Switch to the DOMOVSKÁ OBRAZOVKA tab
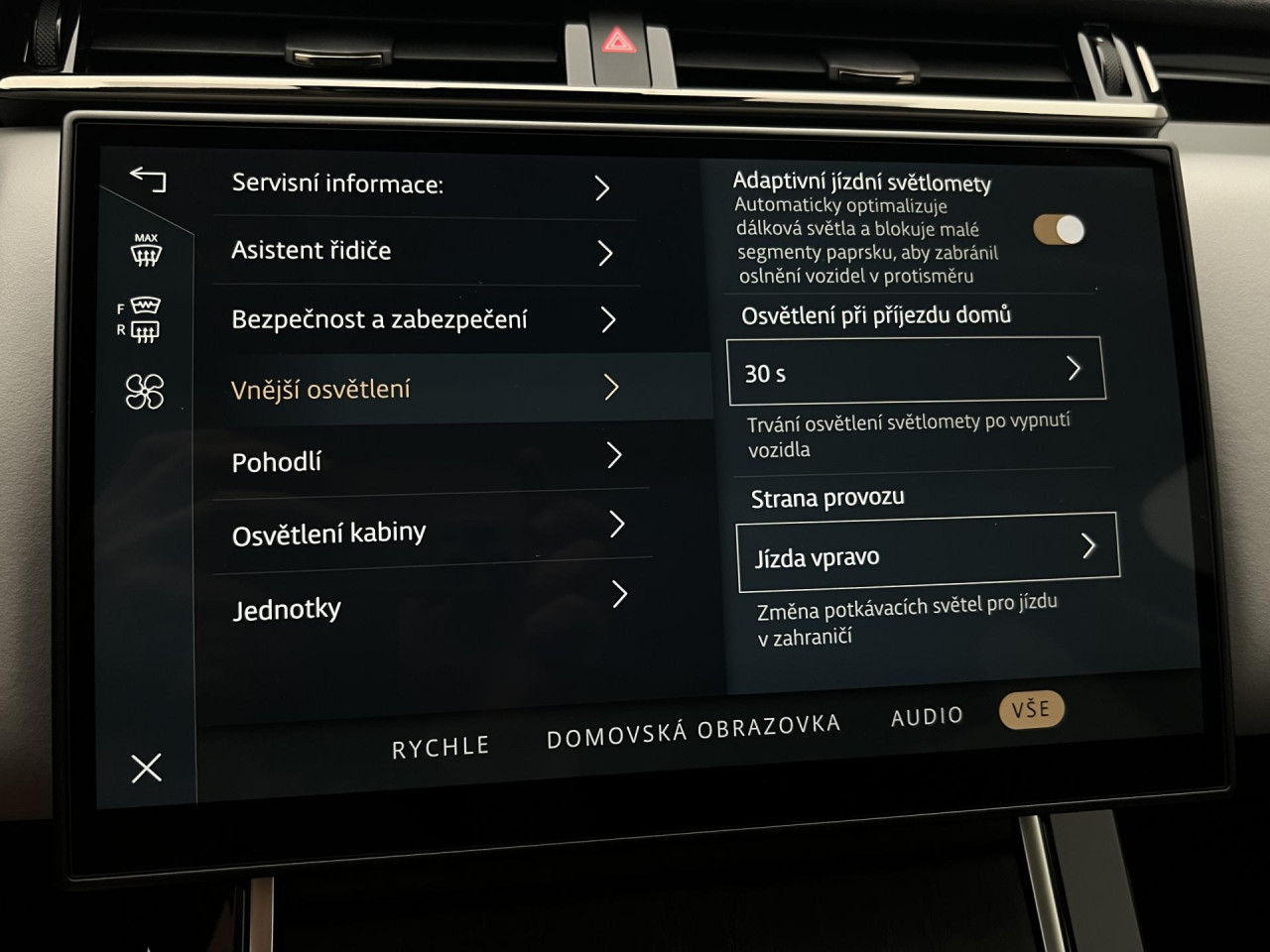The width and height of the screenshot is (1270, 952). click(694, 732)
